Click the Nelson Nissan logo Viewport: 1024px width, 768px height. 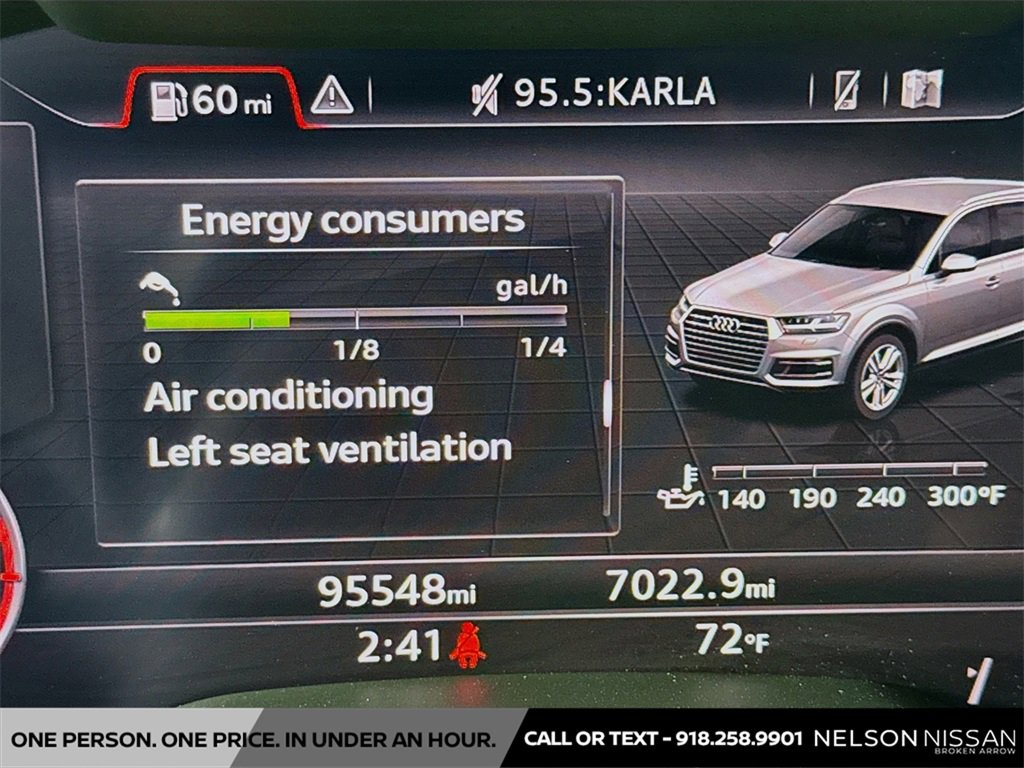[914, 739]
